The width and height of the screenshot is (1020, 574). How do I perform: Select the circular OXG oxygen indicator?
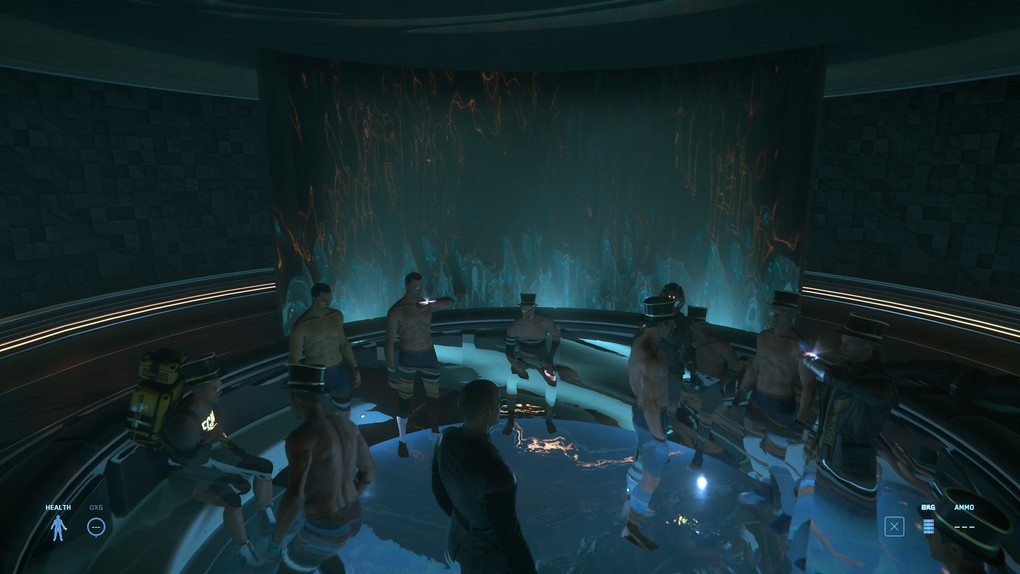(x=96, y=526)
